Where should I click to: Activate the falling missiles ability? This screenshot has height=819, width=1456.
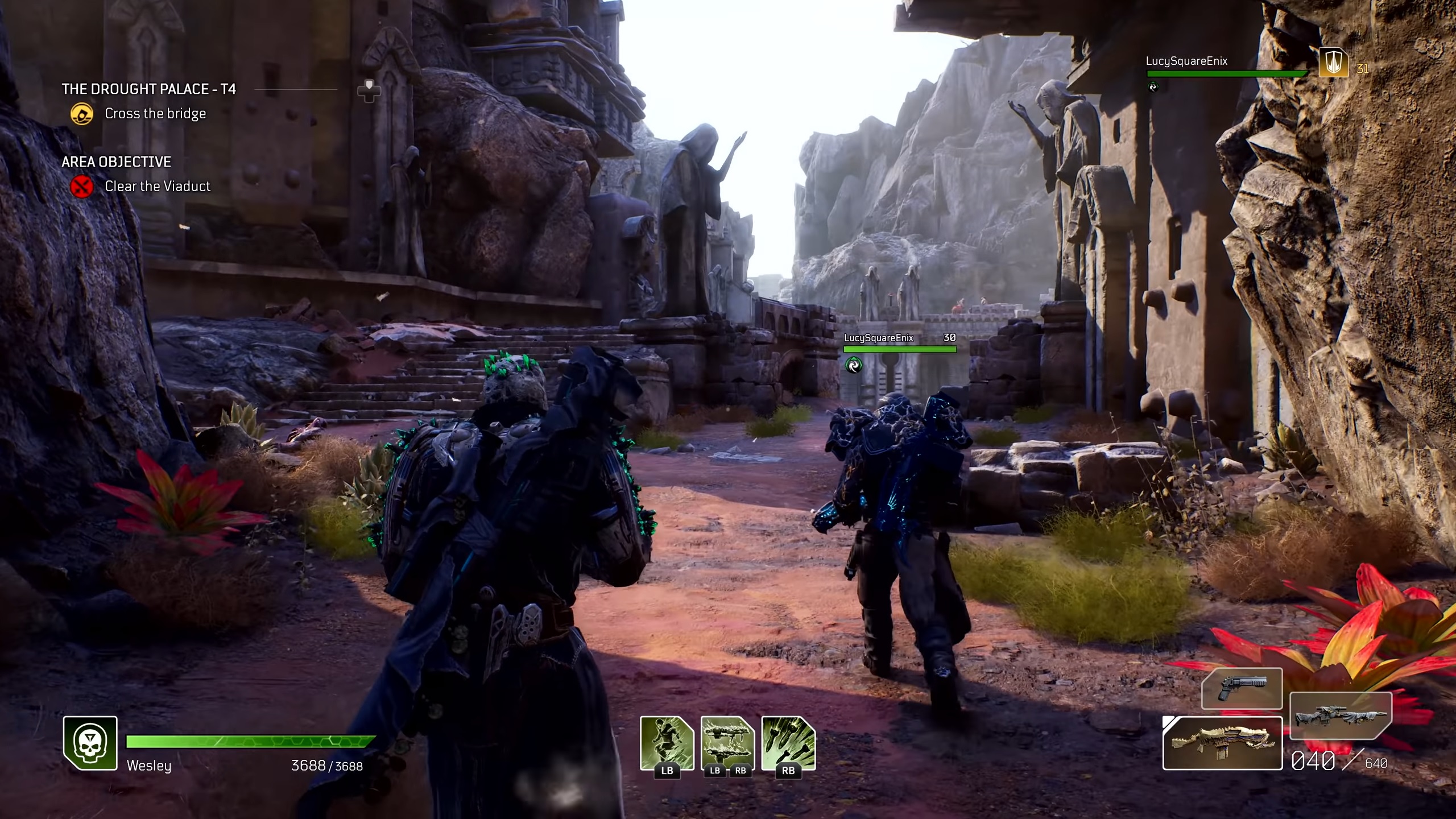pyautogui.click(x=788, y=743)
